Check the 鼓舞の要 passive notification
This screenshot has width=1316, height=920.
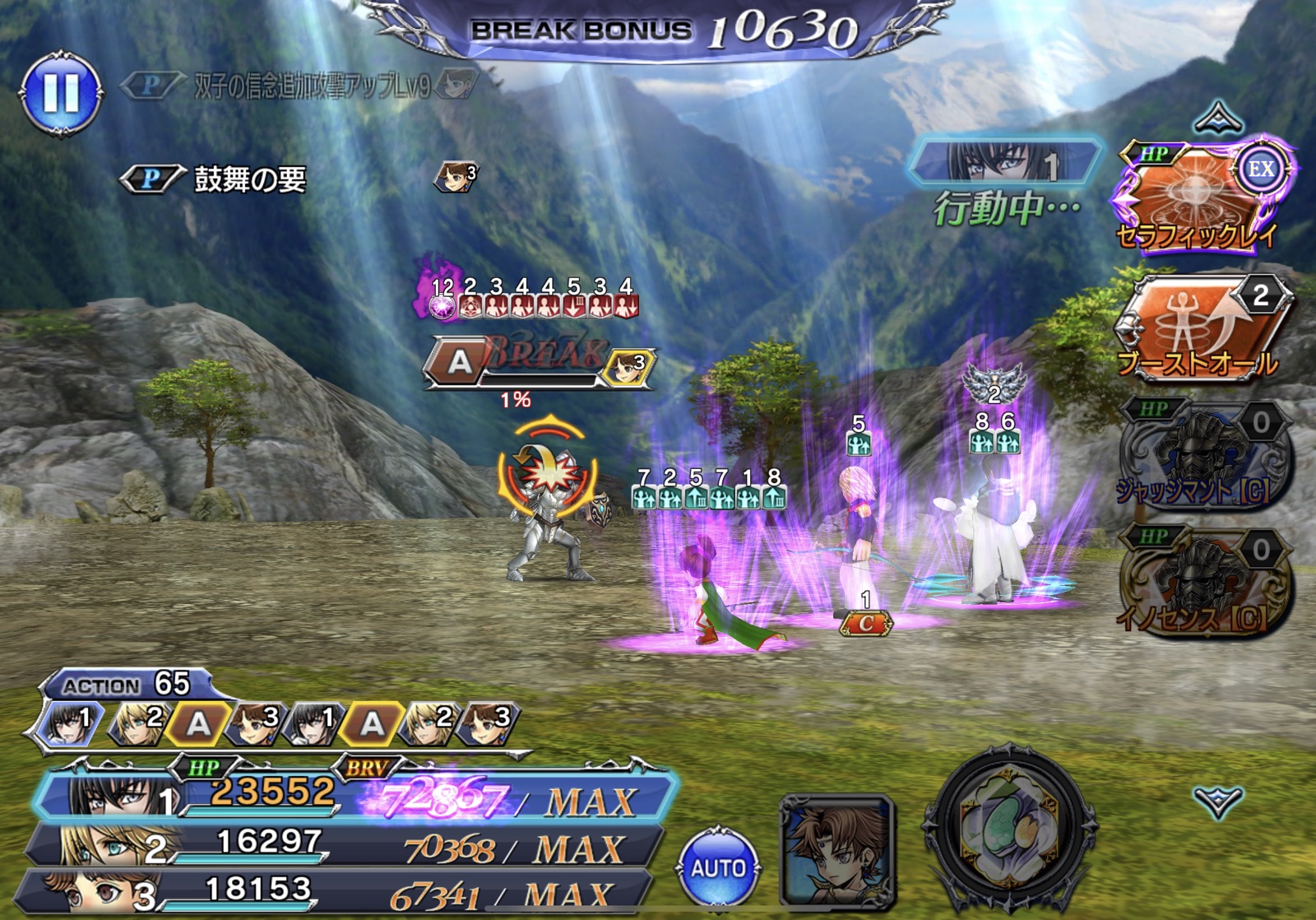click(249, 179)
